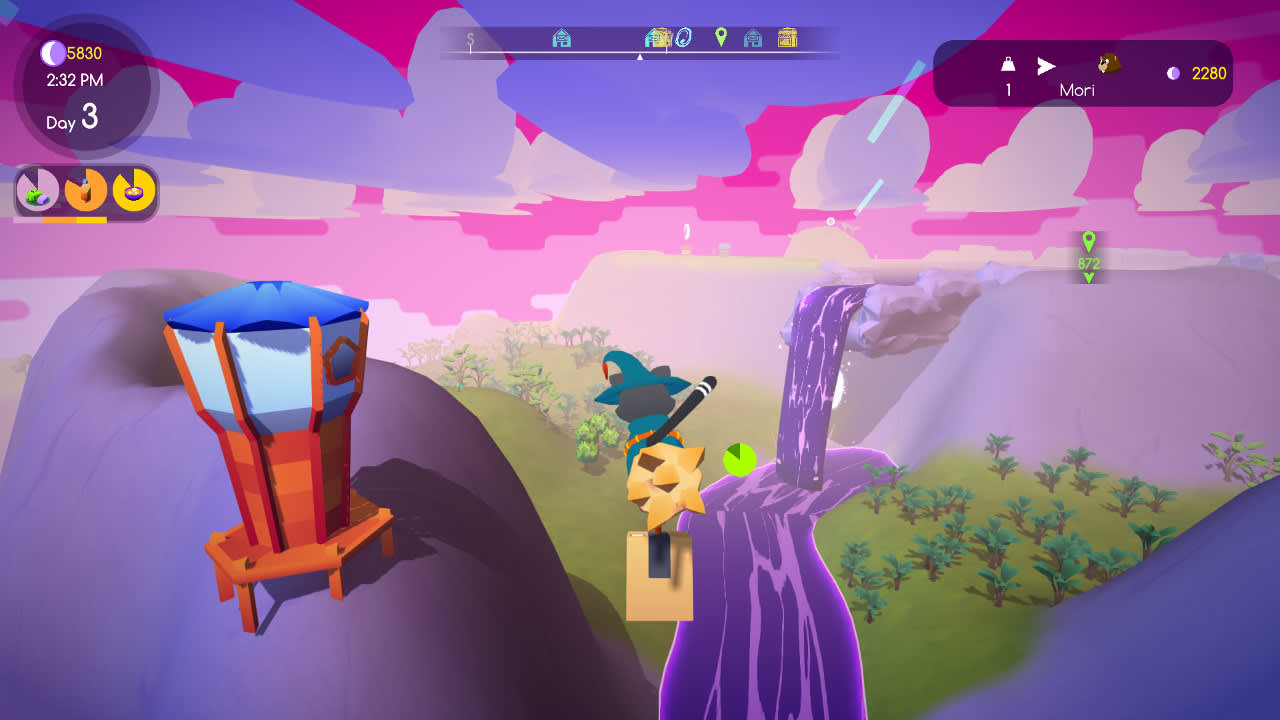This screenshot has width=1280, height=720.
Task: Click the green pie timer near the character
Action: 737,457
